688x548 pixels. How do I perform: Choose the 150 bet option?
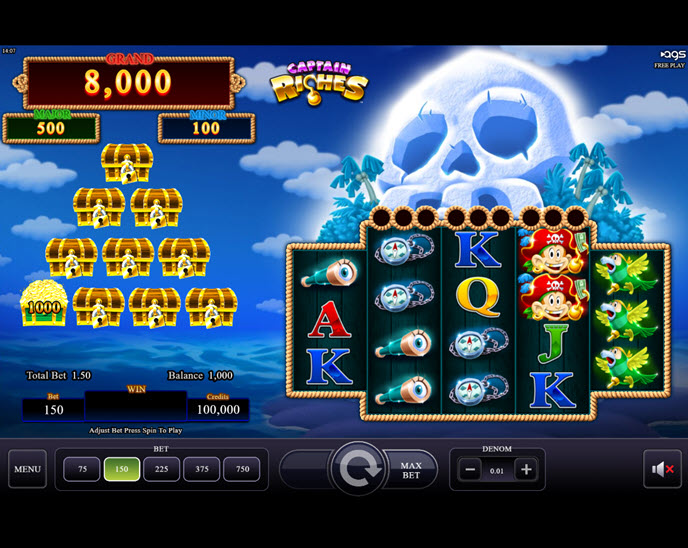(122, 469)
